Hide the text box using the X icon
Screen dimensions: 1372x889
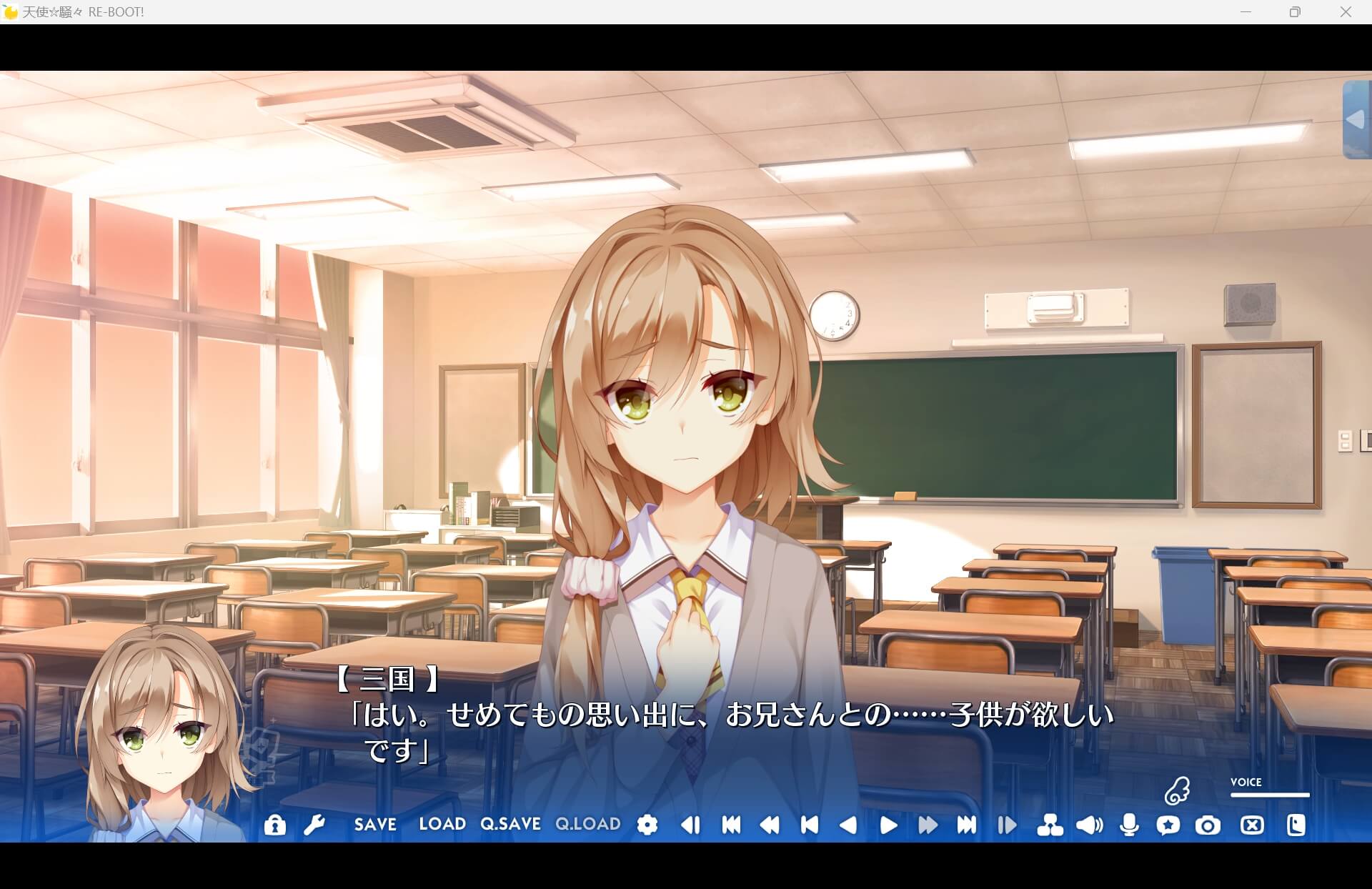point(1251,825)
